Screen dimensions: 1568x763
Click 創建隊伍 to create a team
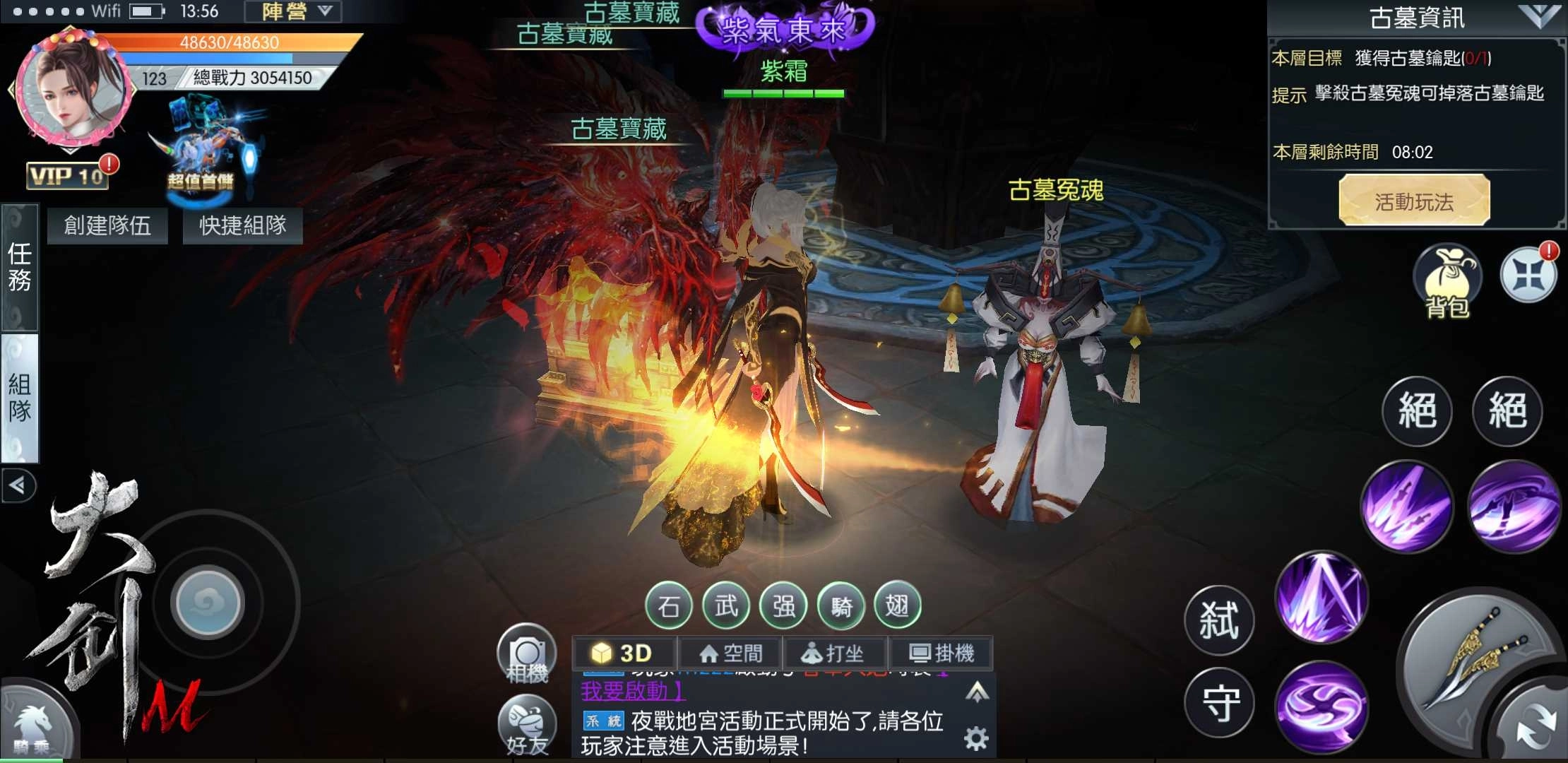[x=107, y=225]
